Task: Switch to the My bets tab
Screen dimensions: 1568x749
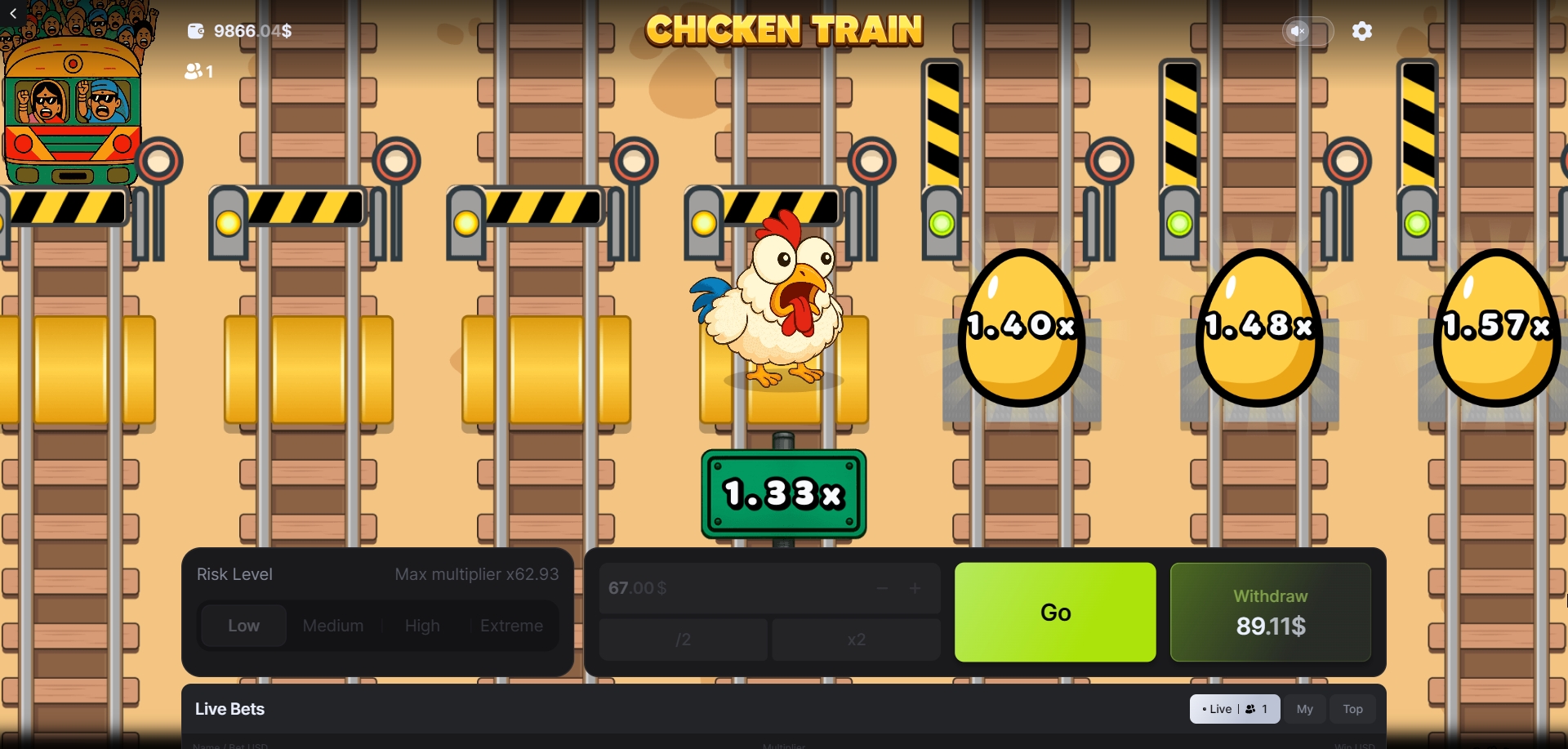Action: click(x=1304, y=709)
